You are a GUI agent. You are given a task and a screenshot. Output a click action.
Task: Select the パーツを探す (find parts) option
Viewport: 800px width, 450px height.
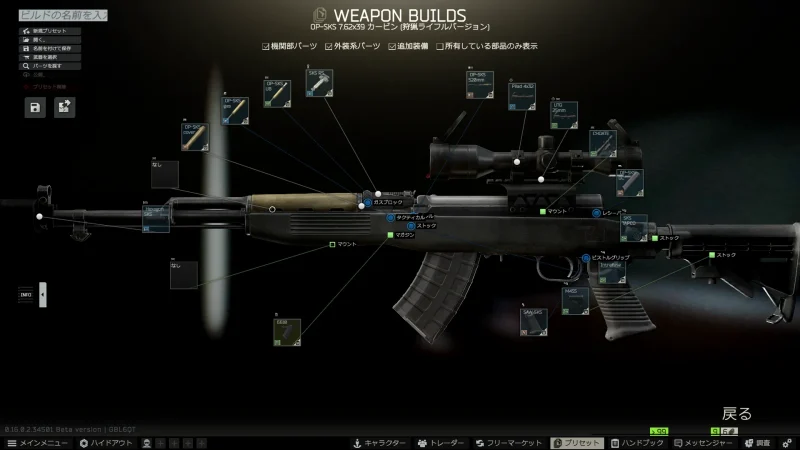point(46,66)
